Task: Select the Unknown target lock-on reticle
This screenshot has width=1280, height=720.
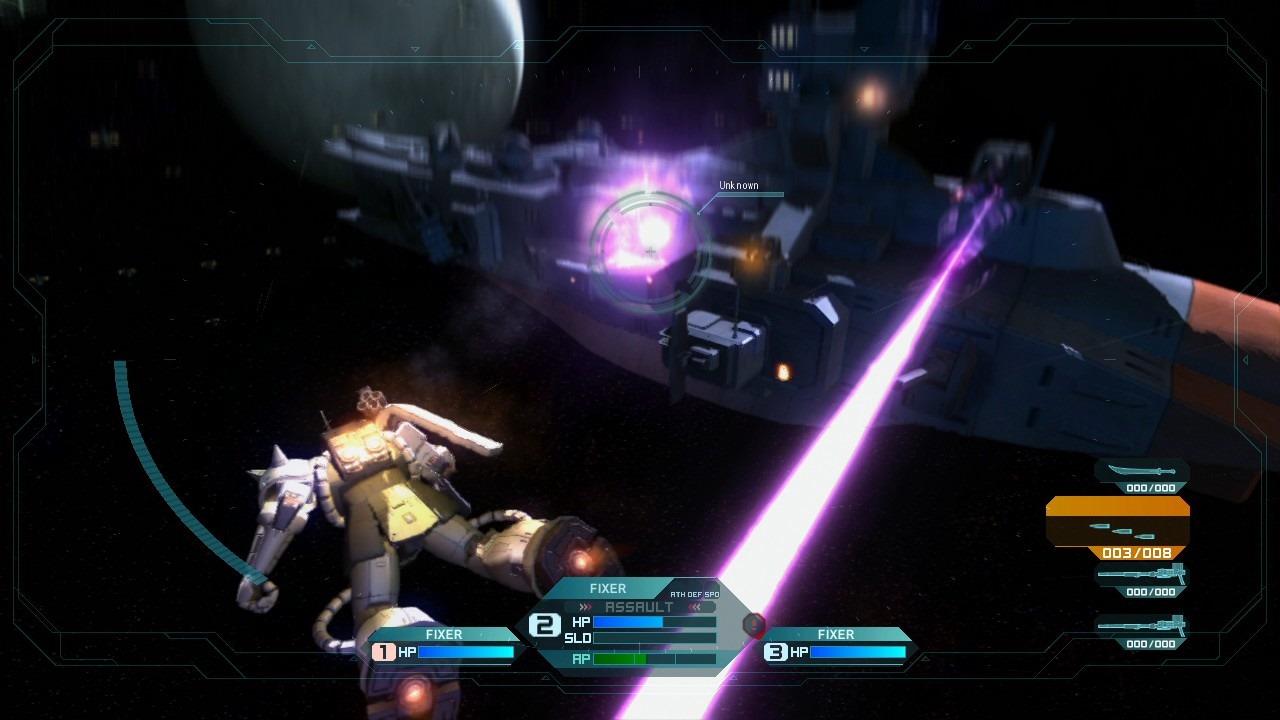Action: [x=650, y=237]
